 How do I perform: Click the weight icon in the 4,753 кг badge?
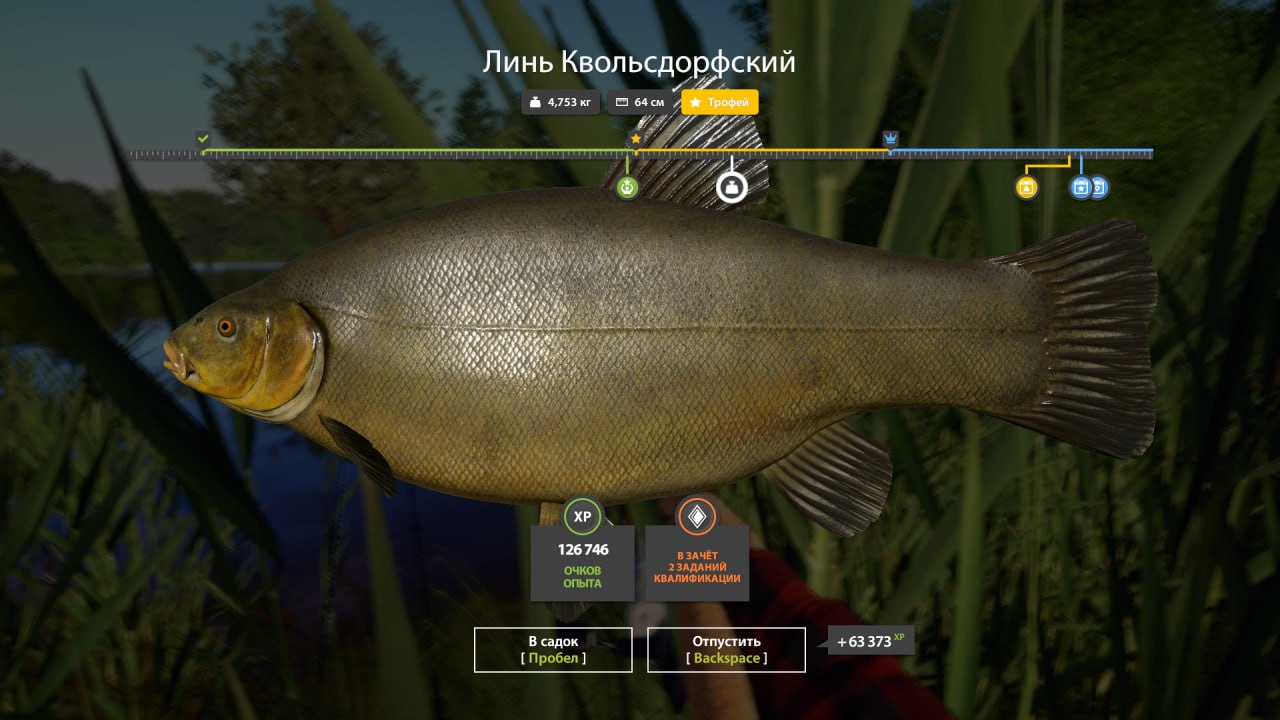coord(533,102)
